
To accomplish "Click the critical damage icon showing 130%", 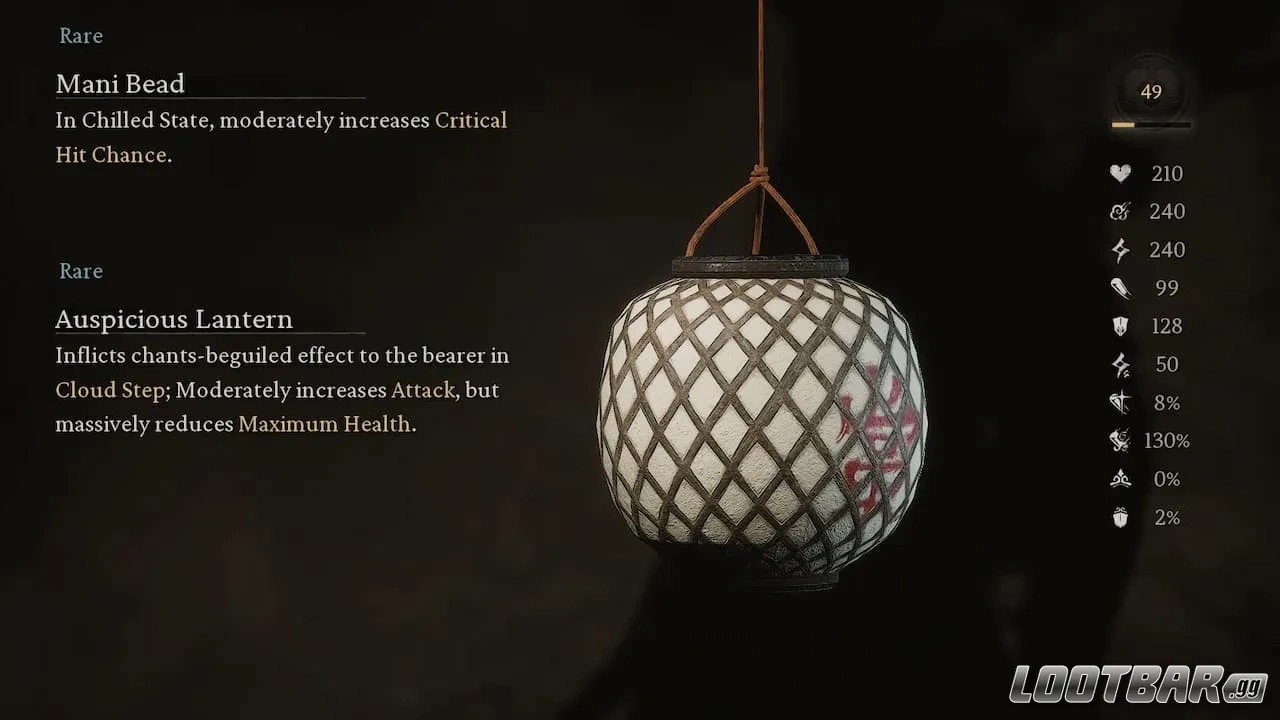I will [1119, 440].
